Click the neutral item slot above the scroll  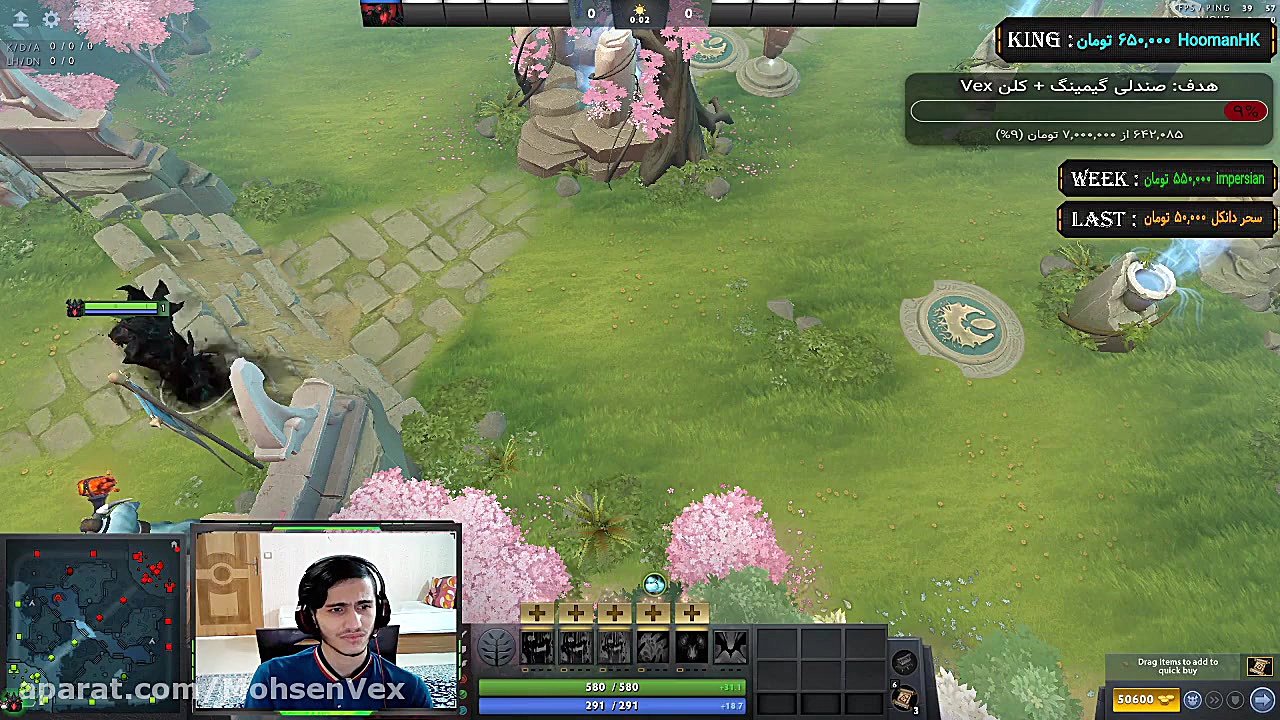pos(904,663)
